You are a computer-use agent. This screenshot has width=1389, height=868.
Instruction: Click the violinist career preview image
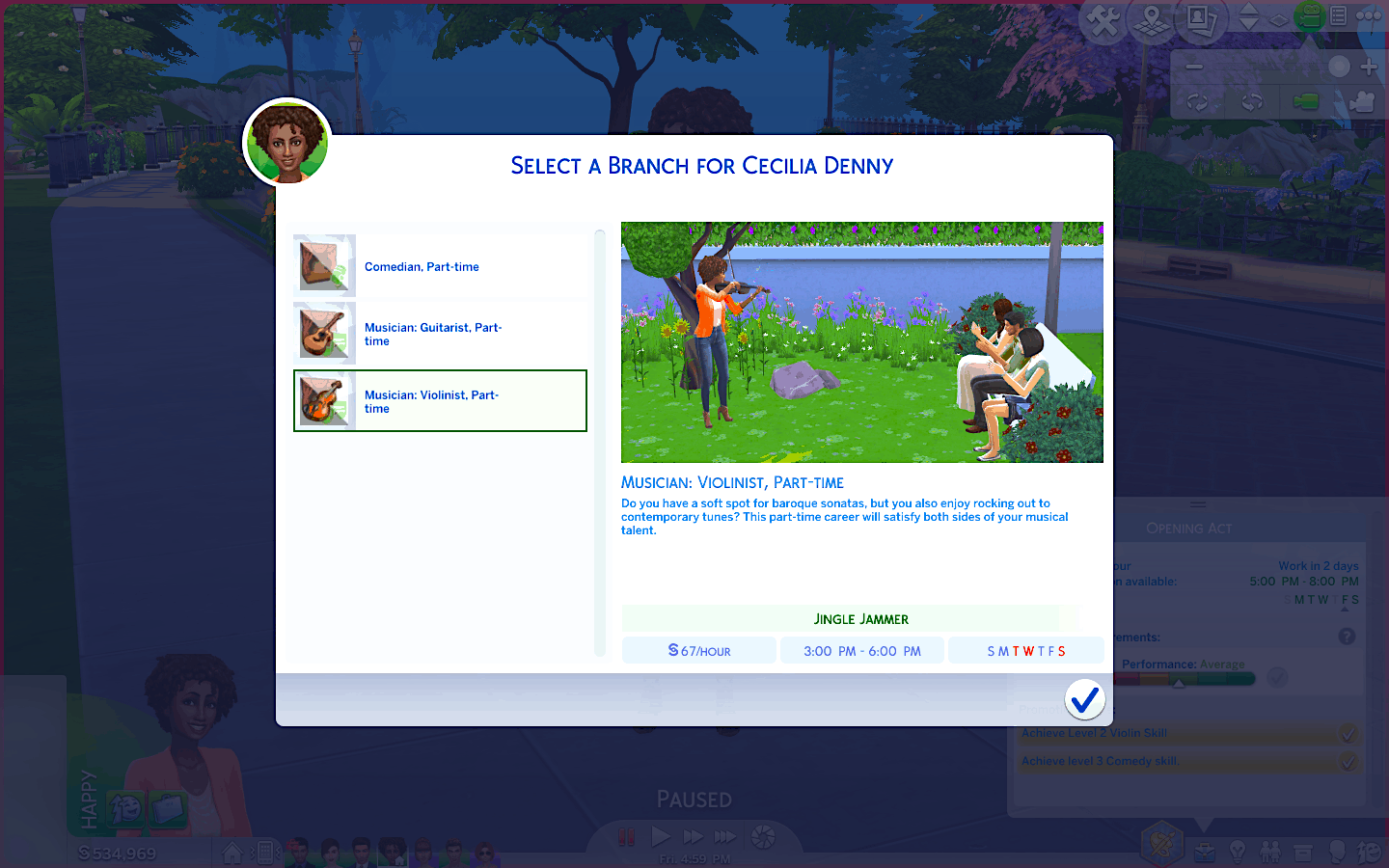point(861,342)
